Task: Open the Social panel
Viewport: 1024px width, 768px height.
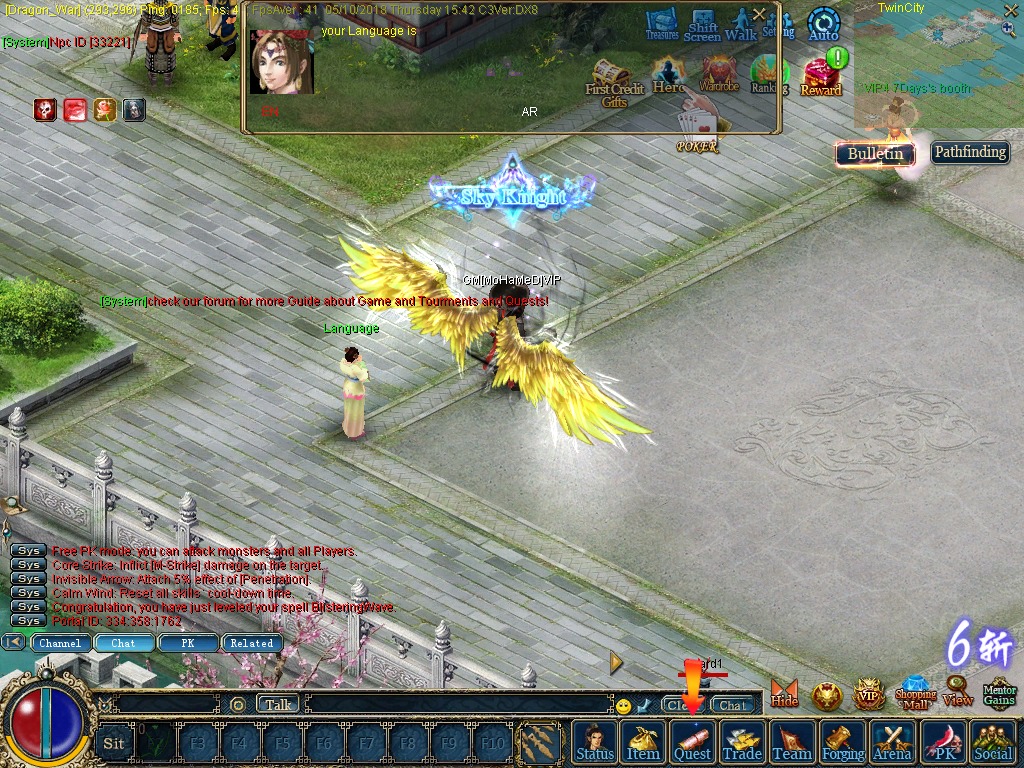Action: 992,742
